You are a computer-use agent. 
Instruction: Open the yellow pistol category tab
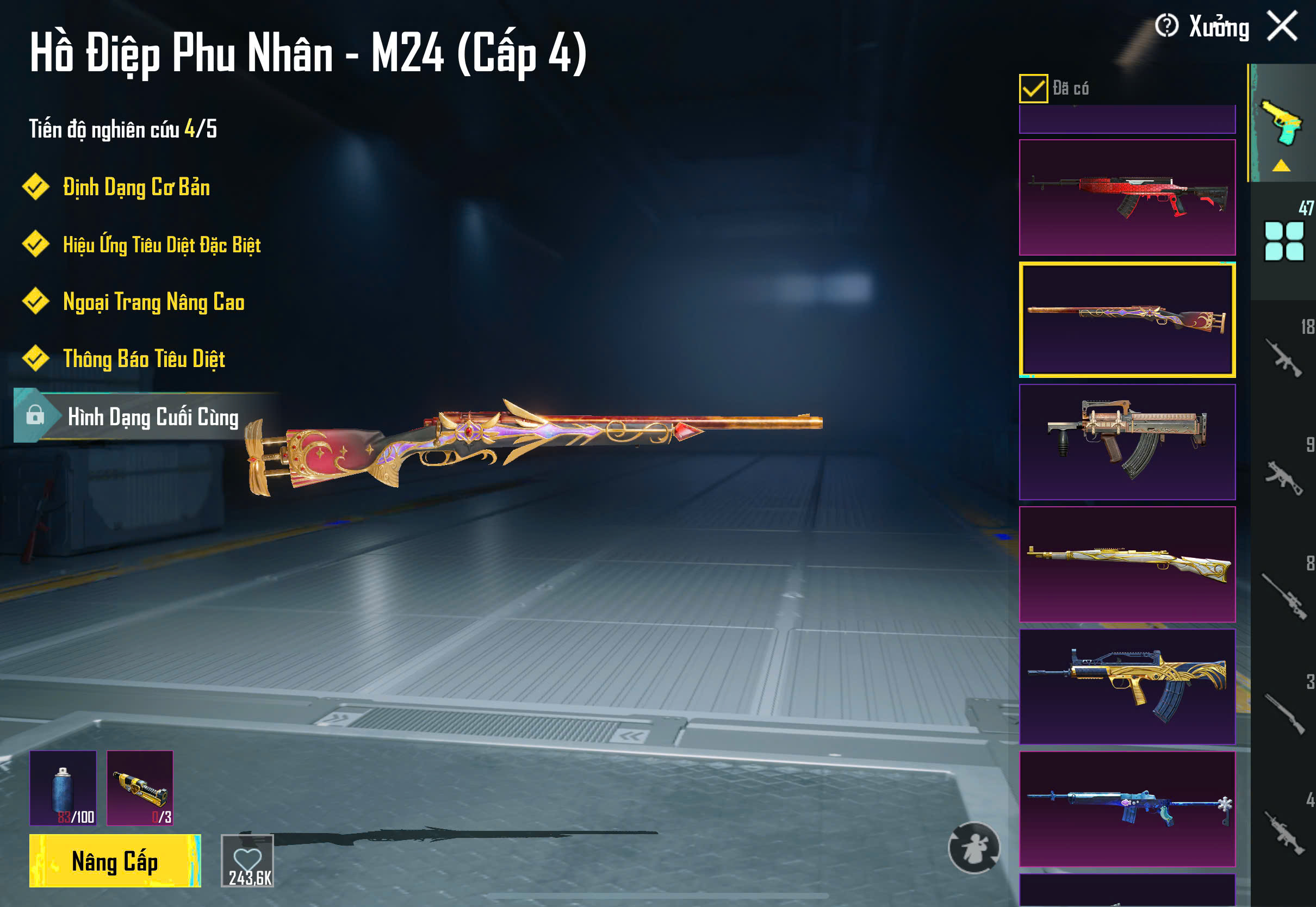point(1282,122)
